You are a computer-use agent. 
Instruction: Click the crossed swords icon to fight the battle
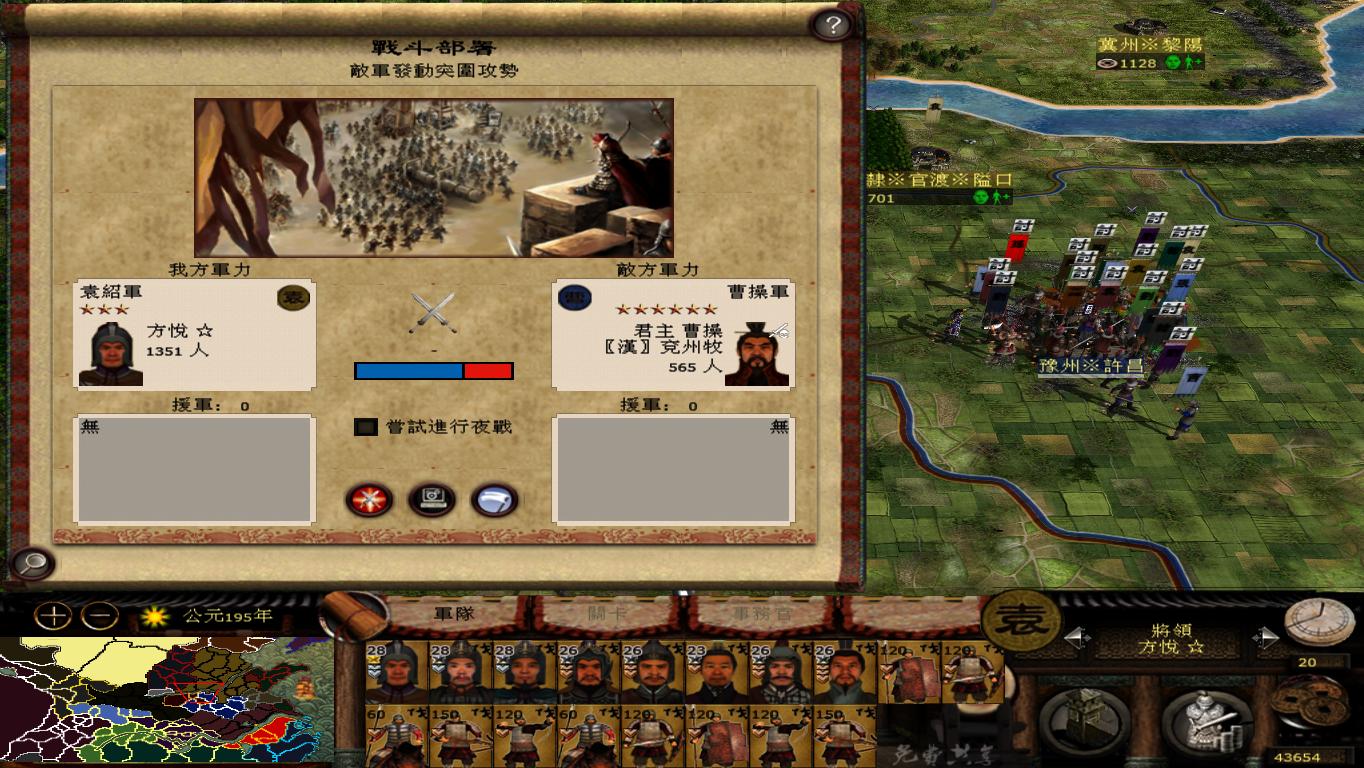pyautogui.click(x=370, y=500)
